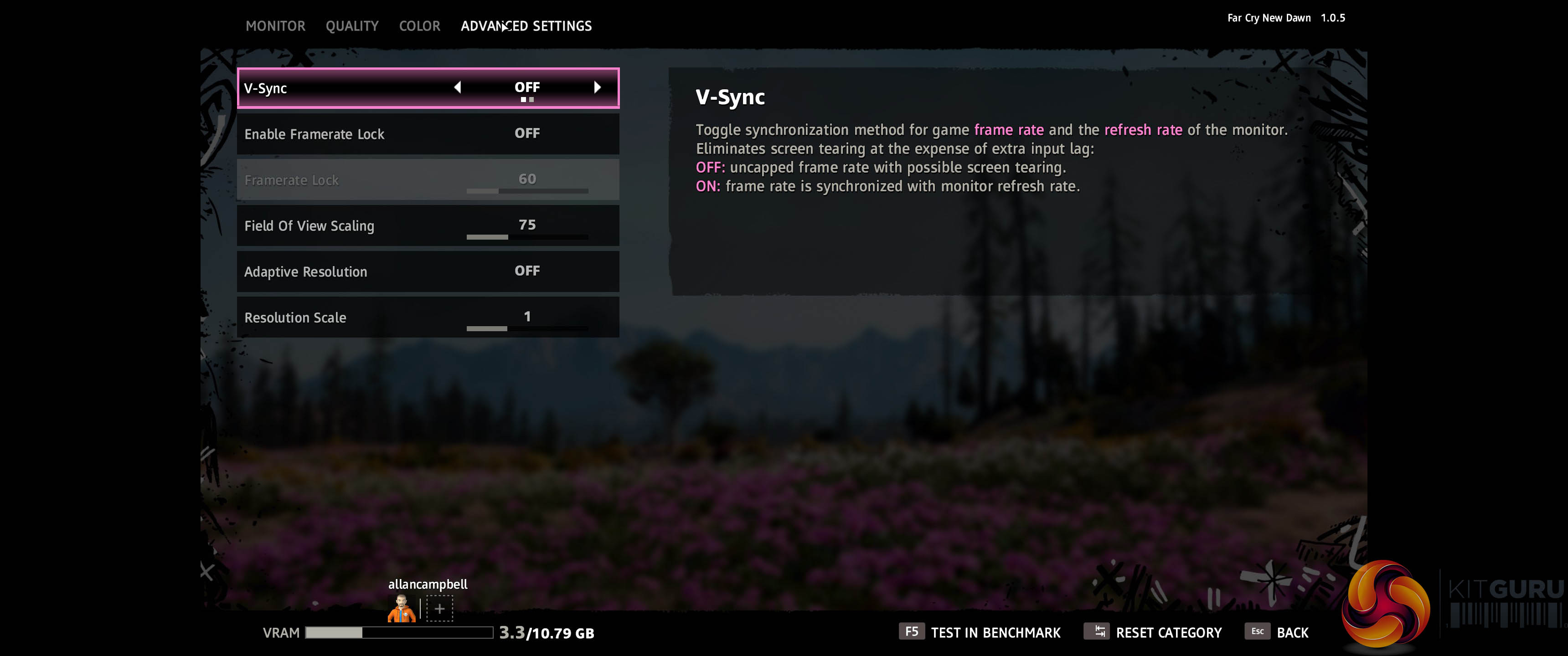Click the V-Sync right arrow
This screenshot has width=1568, height=656.
[x=597, y=87]
